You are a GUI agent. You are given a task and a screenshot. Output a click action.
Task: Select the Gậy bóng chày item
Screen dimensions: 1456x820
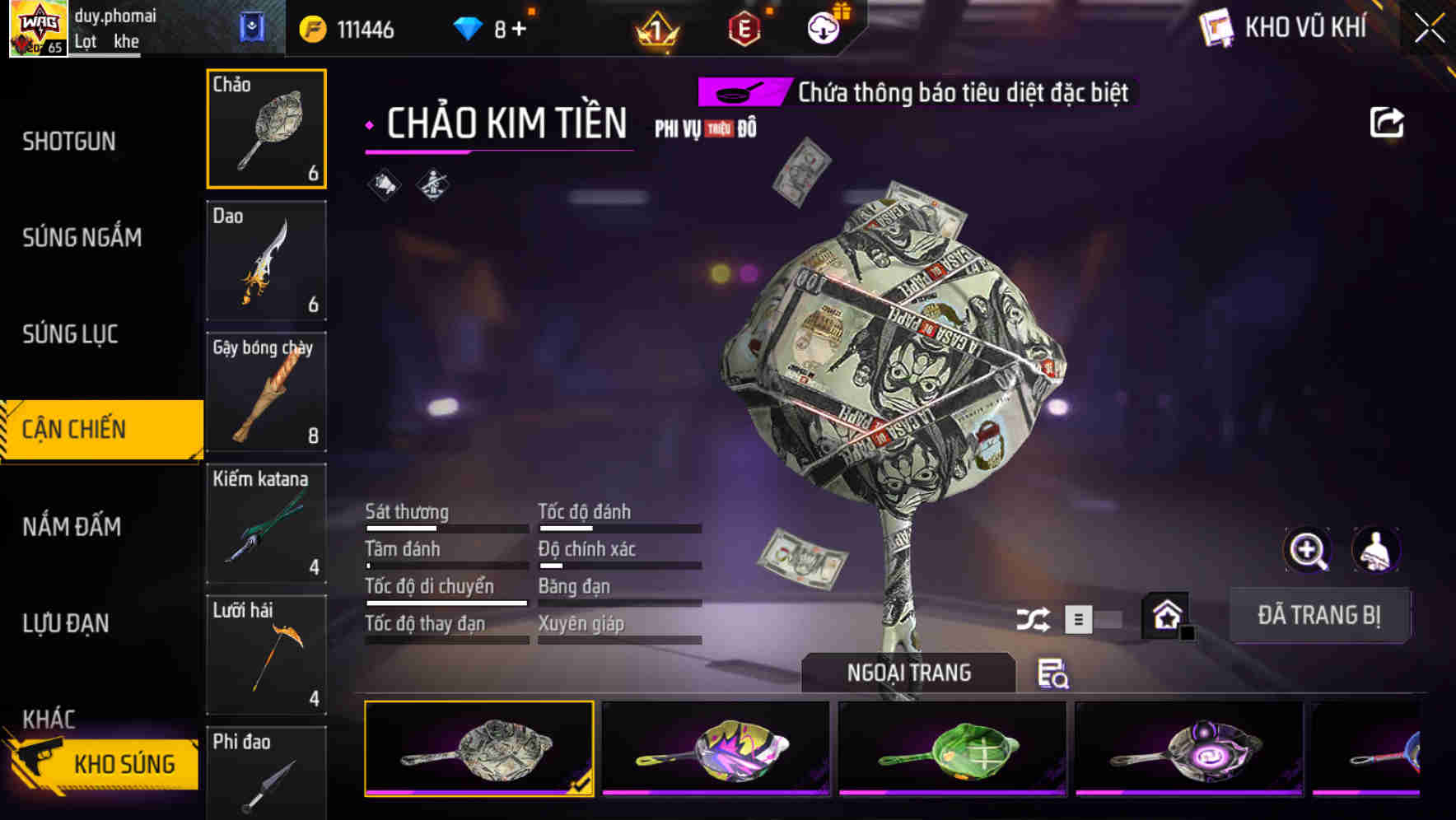pyautogui.click(x=266, y=393)
